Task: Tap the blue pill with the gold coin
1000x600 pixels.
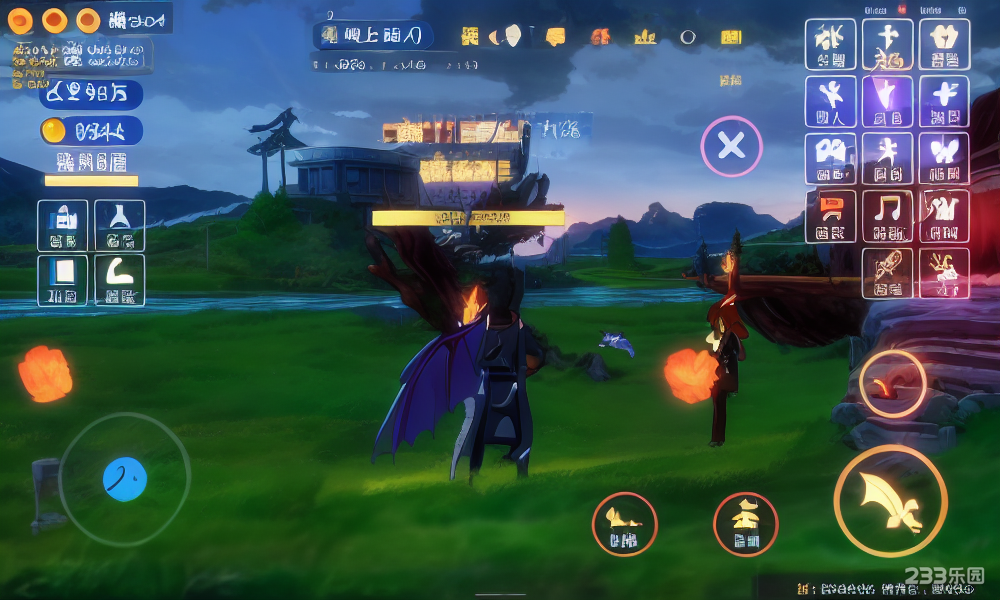Action: (x=91, y=131)
